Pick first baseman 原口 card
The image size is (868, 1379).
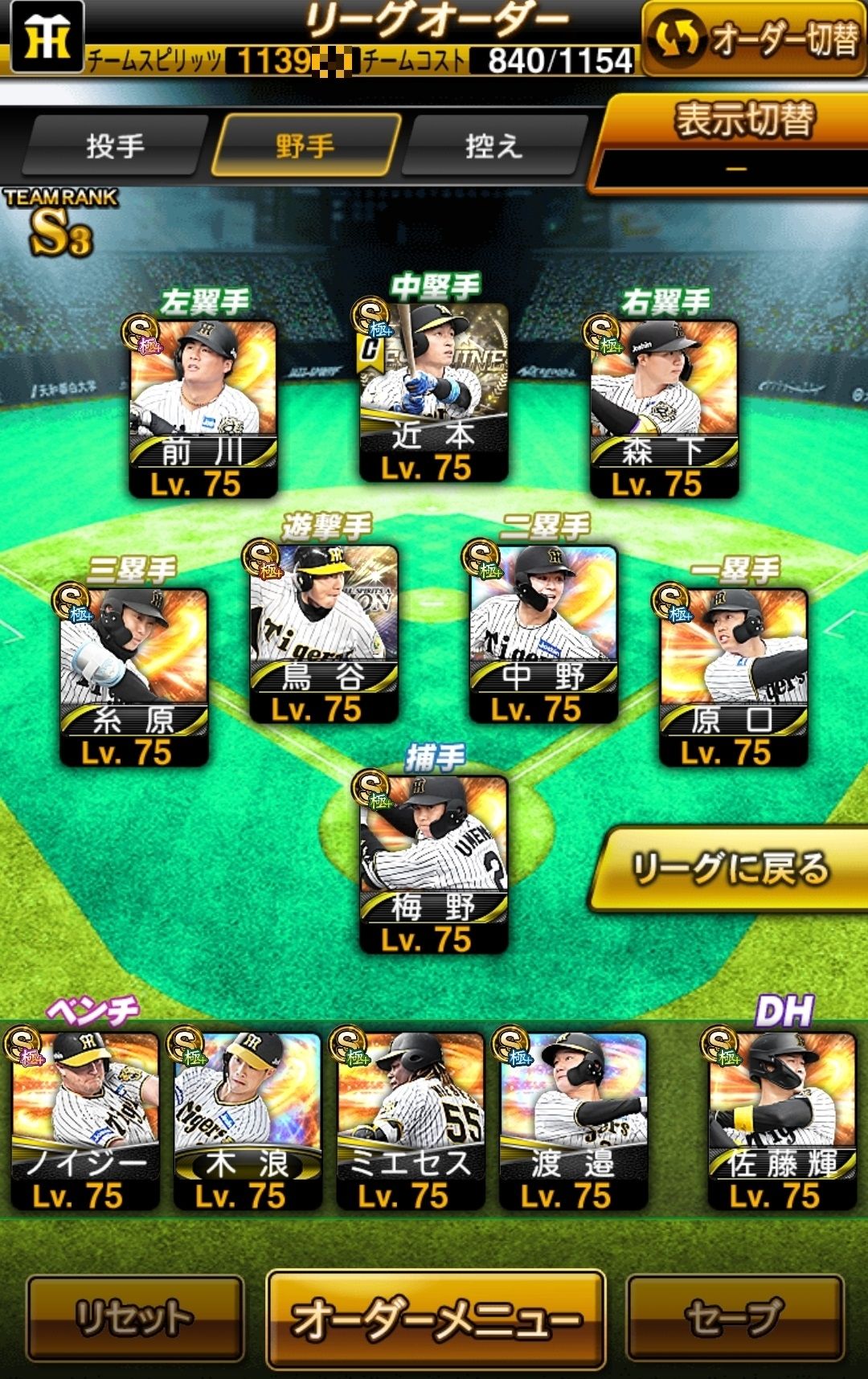pyautogui.click(x=733, y=675)
